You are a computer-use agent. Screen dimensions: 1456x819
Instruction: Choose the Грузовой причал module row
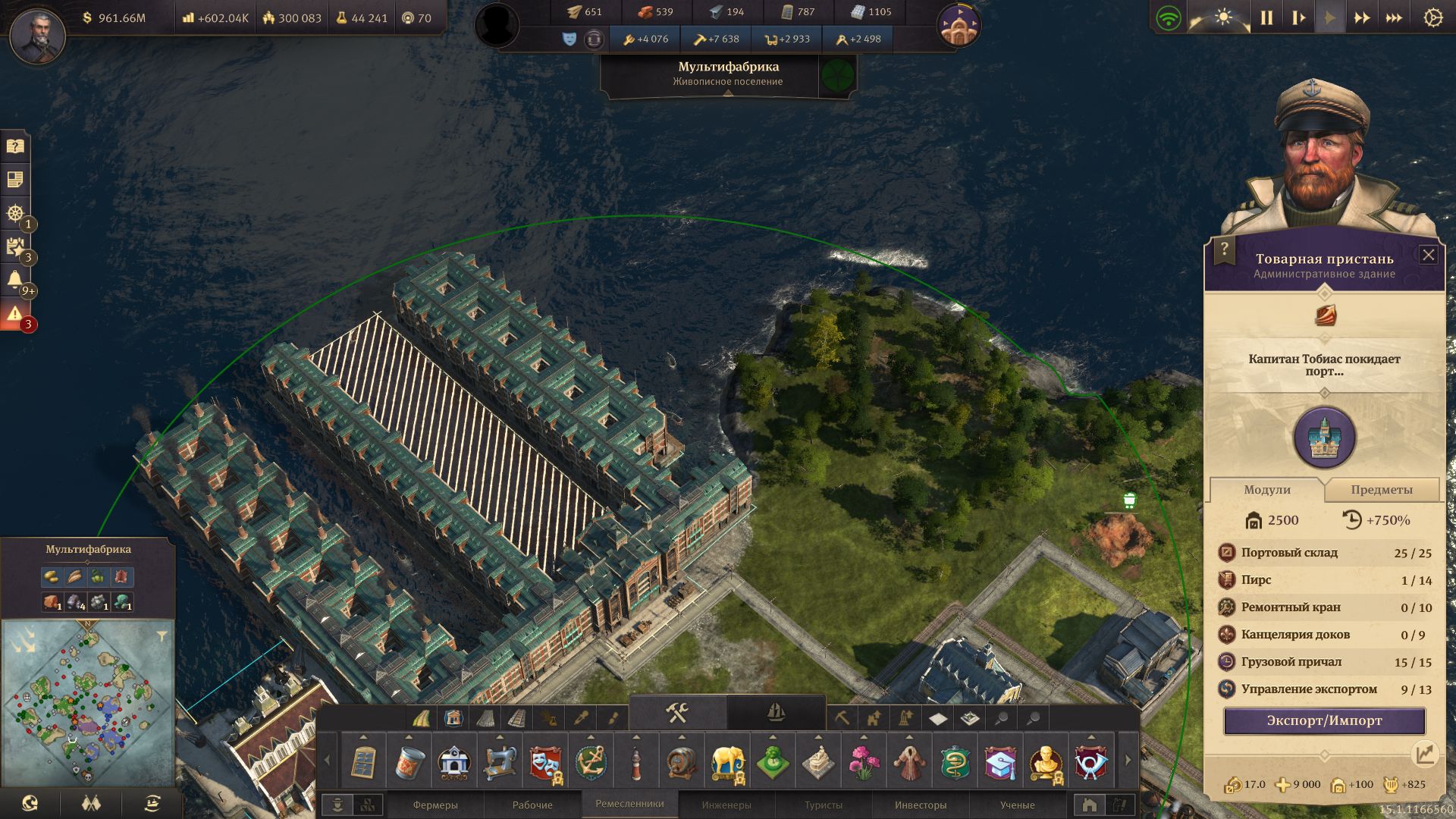(1324, 662)
